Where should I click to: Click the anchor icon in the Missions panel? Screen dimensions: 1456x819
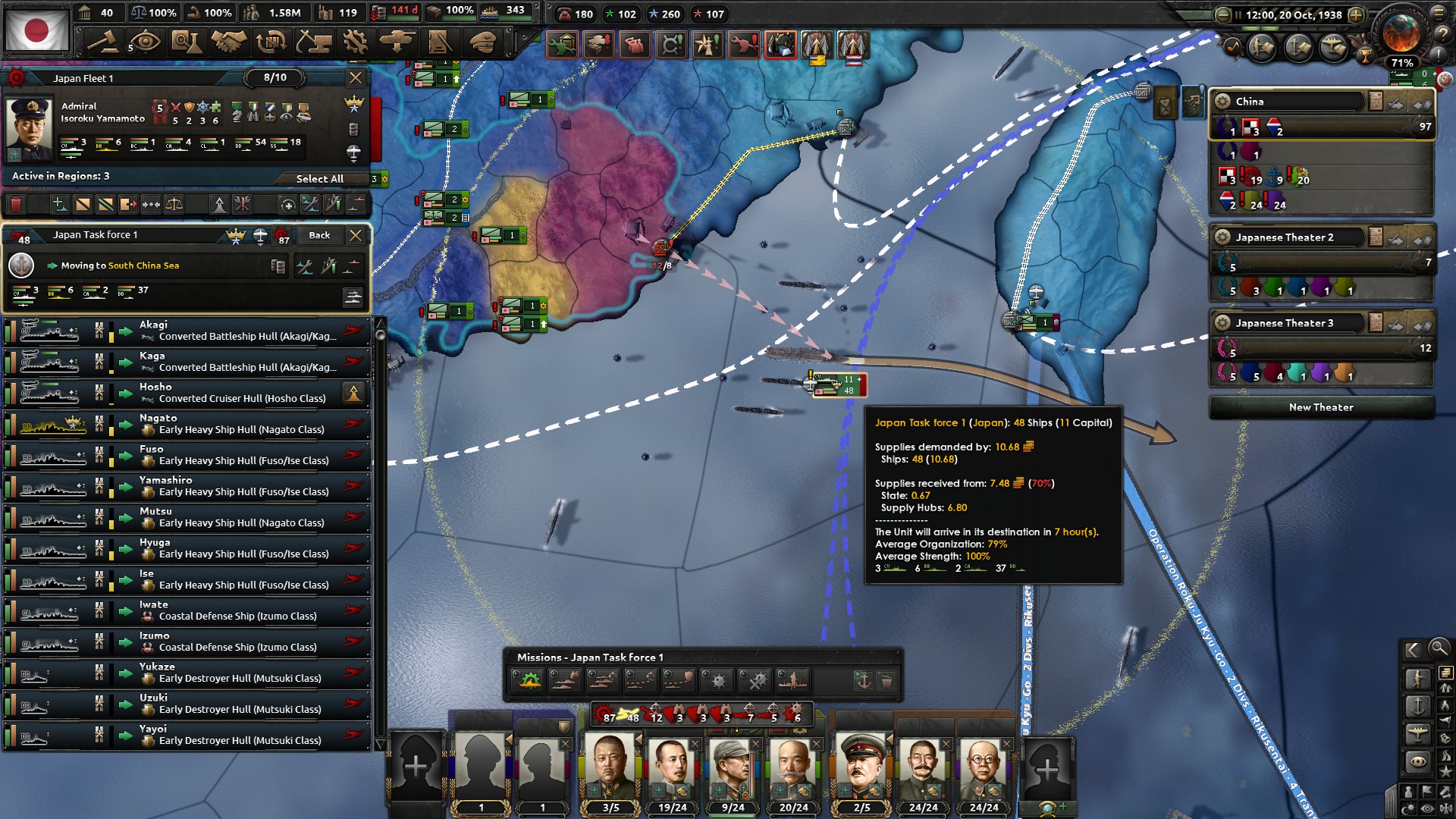(x=864, y=680)
